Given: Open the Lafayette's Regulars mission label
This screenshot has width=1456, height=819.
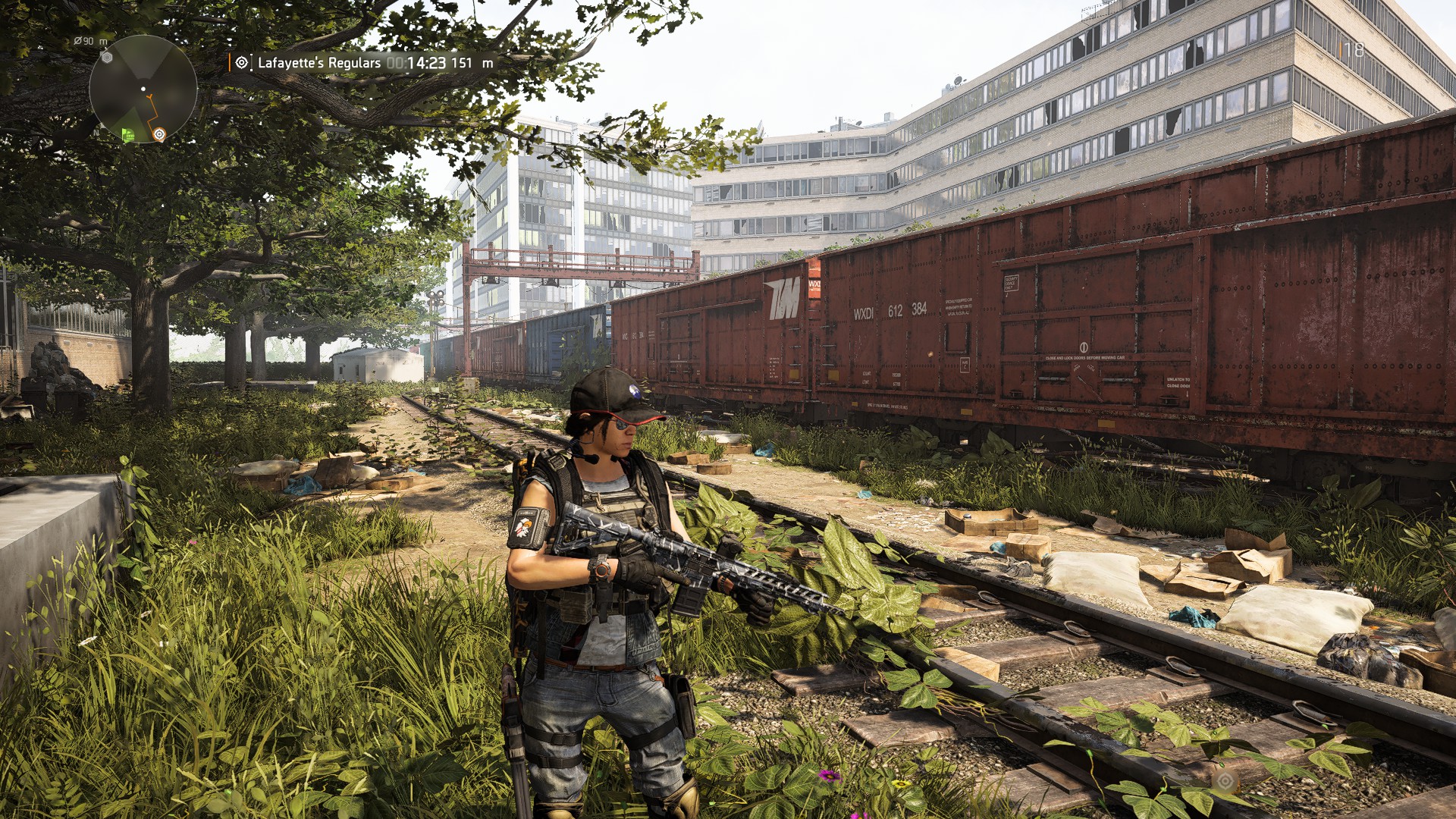Looking at the screenshot, I should tap(320, 63).
